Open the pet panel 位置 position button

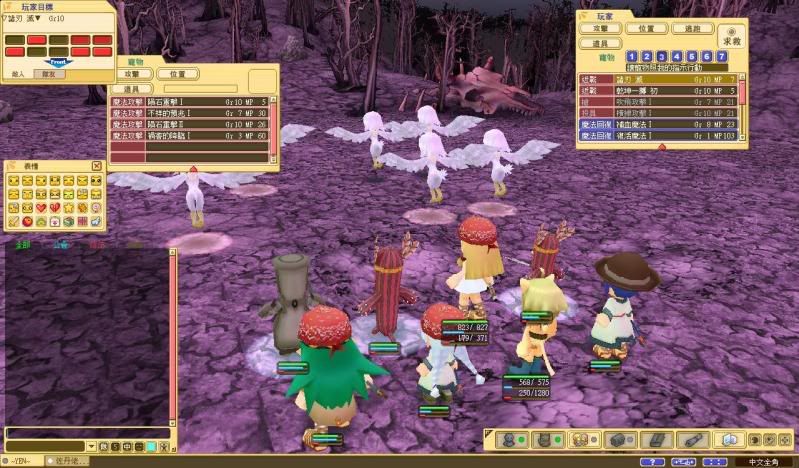click(x=177, y=74)
